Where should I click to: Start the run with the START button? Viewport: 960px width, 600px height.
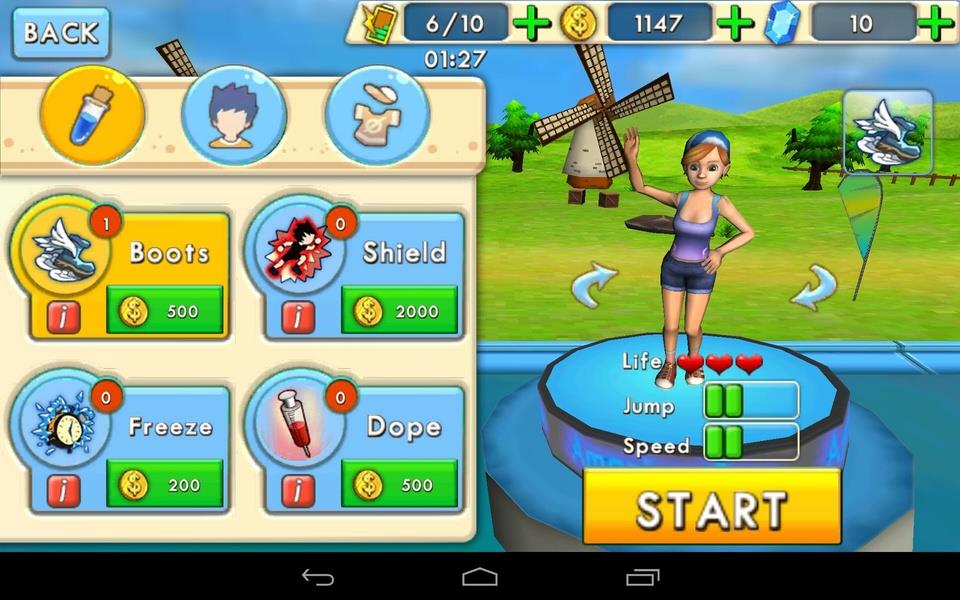click(x=711, y=509)
